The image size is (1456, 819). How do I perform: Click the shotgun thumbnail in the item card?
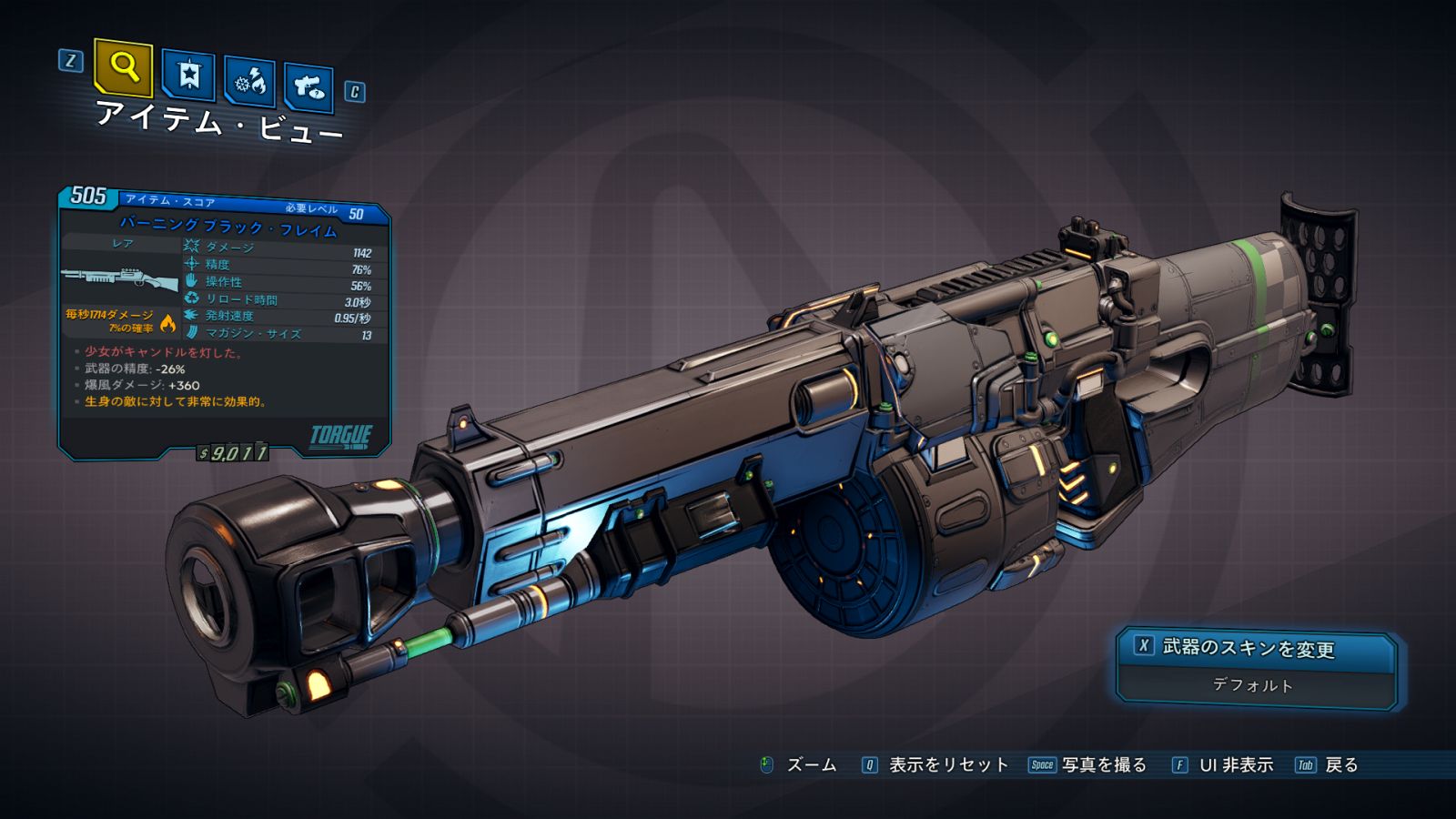[x=120, y=278]
